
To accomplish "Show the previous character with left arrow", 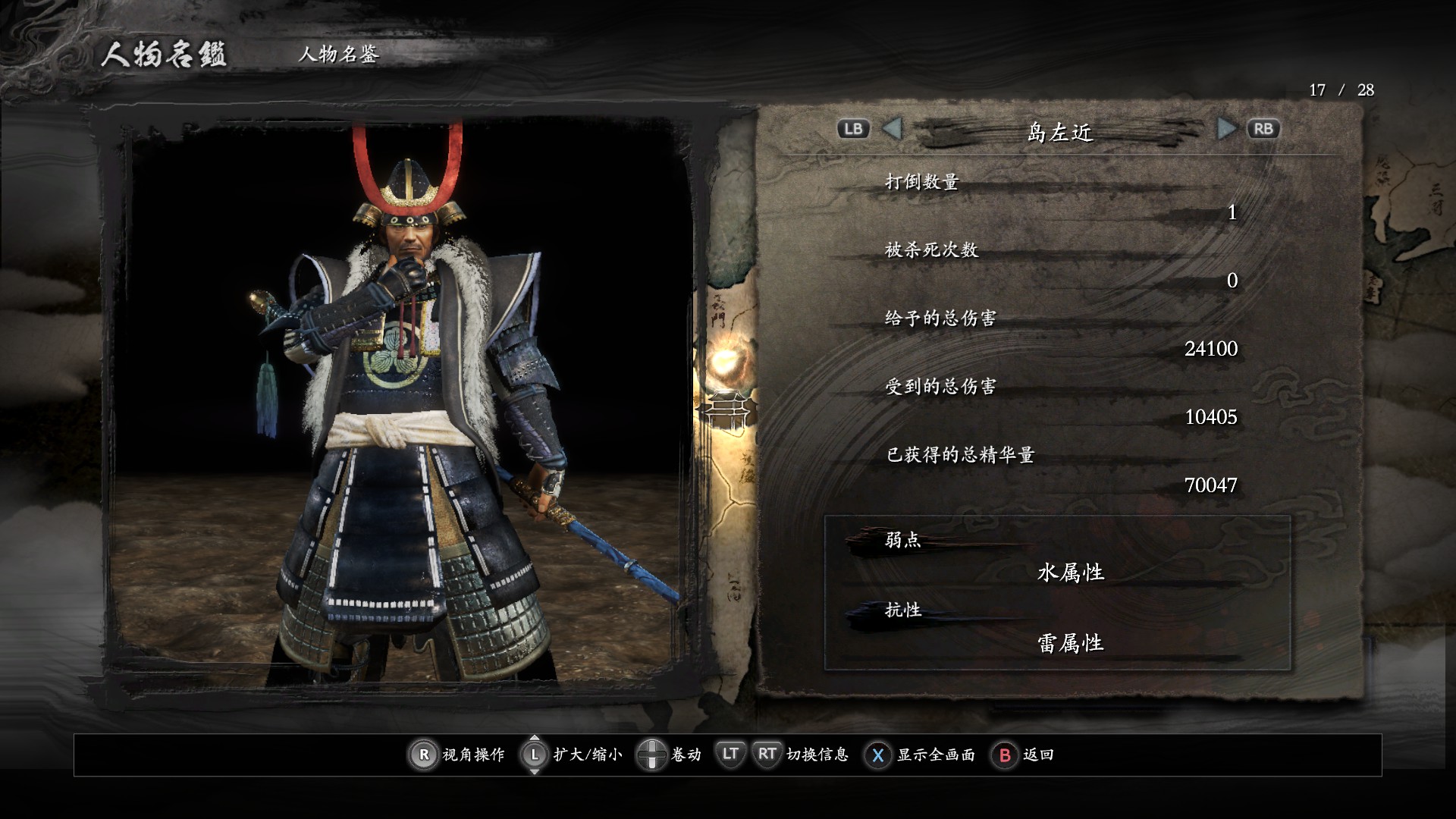I will pyautogui.click(x=893, y=129).
